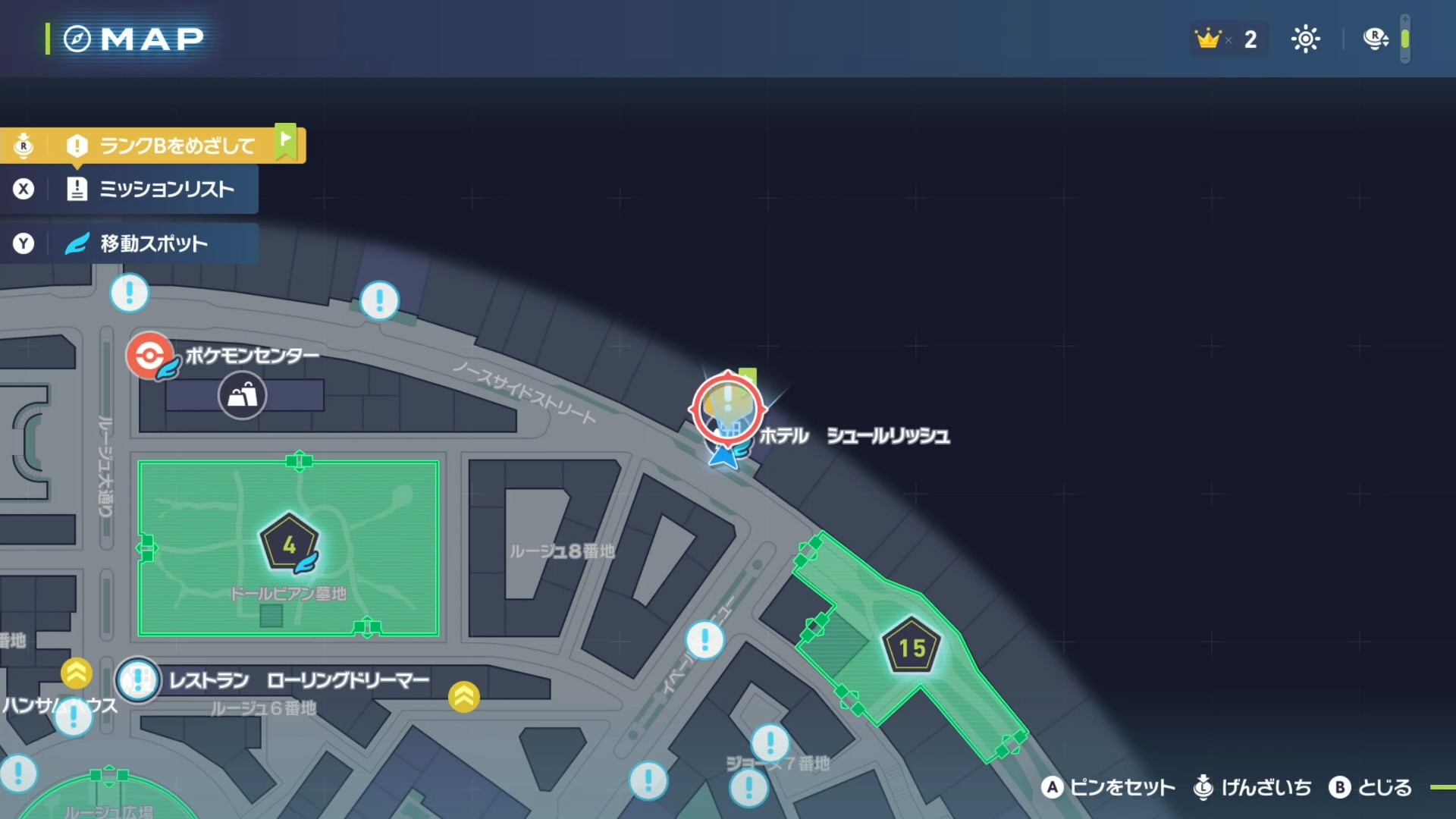Image resolution: width=1456 pixels, height=819 pixels.
Task: Click the crown rank icon
Action: click(x=1208, y=39)
